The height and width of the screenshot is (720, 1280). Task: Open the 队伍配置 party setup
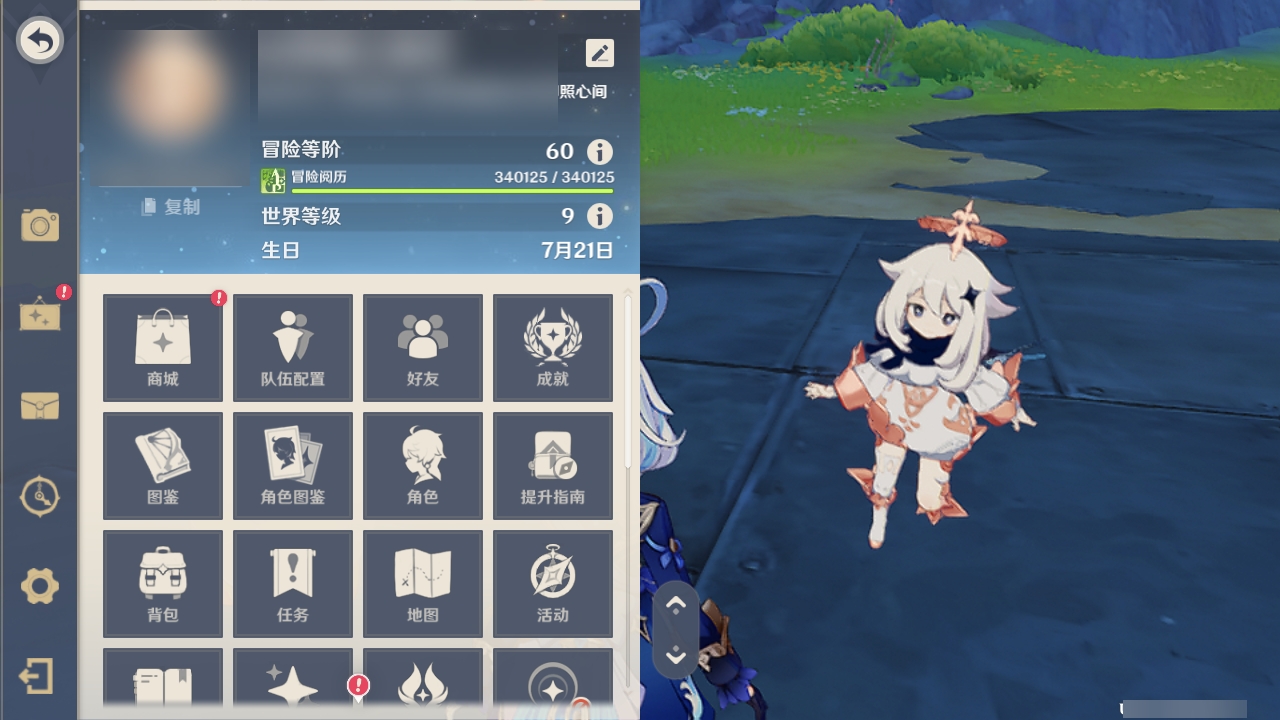click(x=293, y=347)
